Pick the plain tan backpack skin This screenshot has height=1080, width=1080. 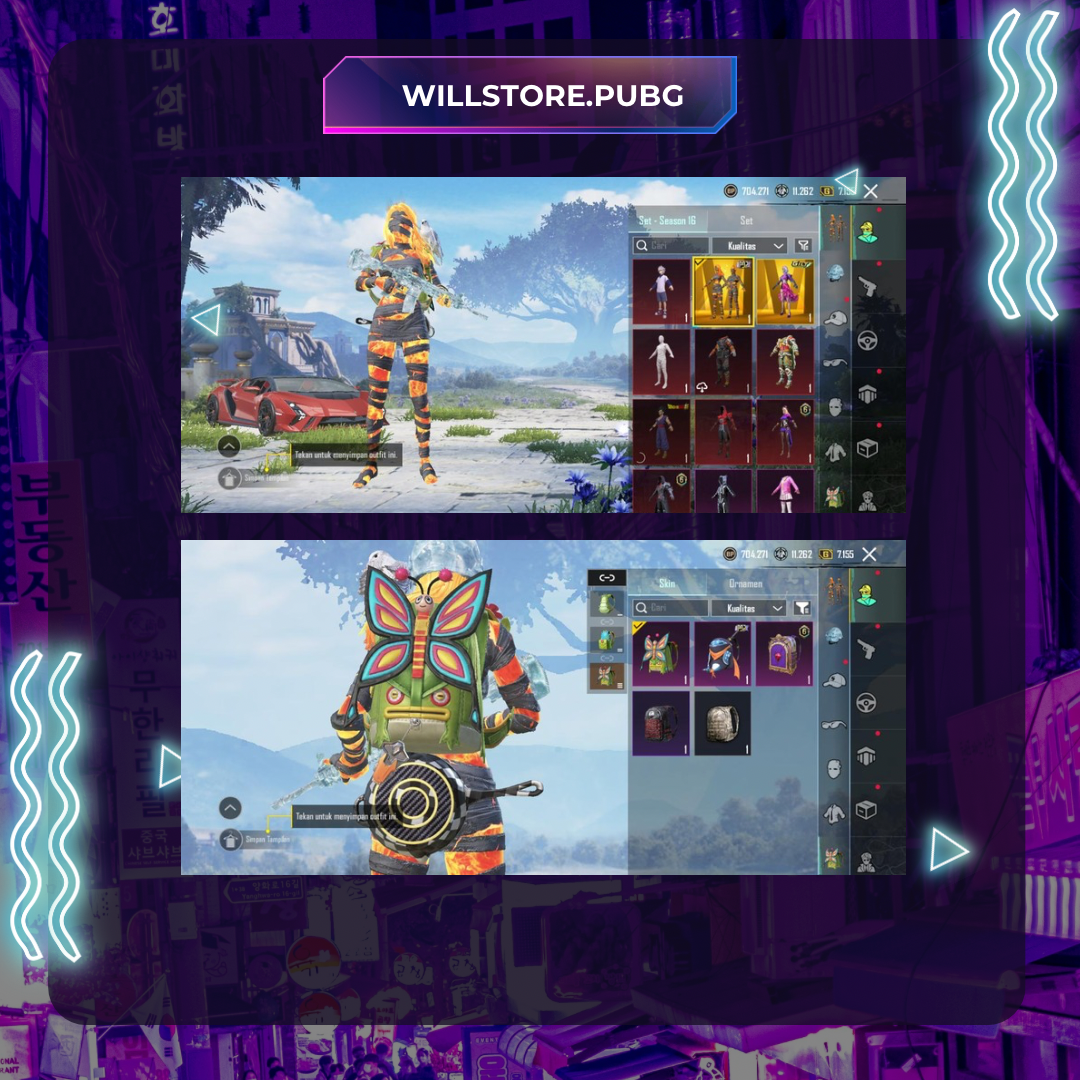[722, 723]
